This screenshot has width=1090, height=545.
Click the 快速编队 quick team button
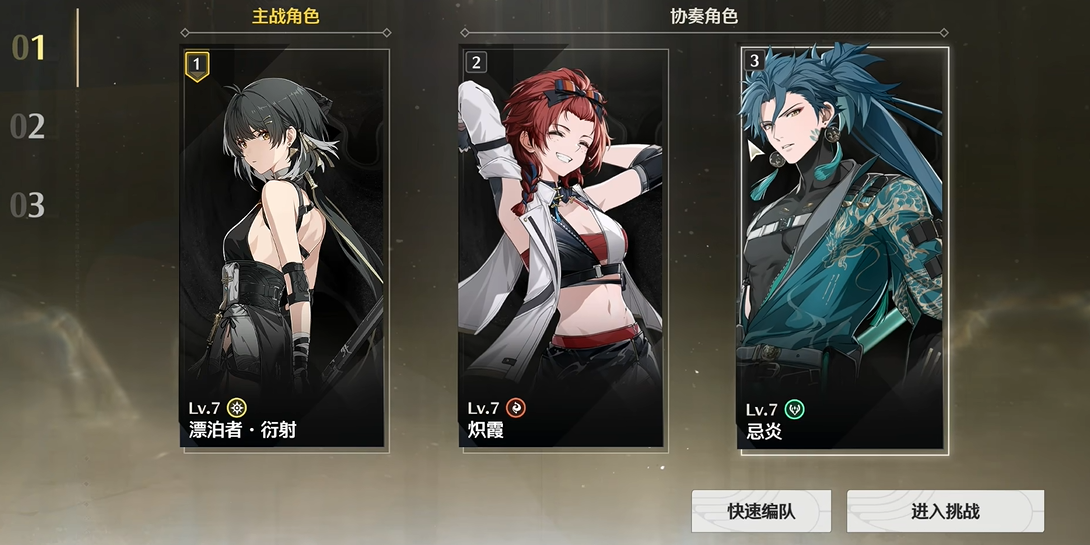[761, 511]
